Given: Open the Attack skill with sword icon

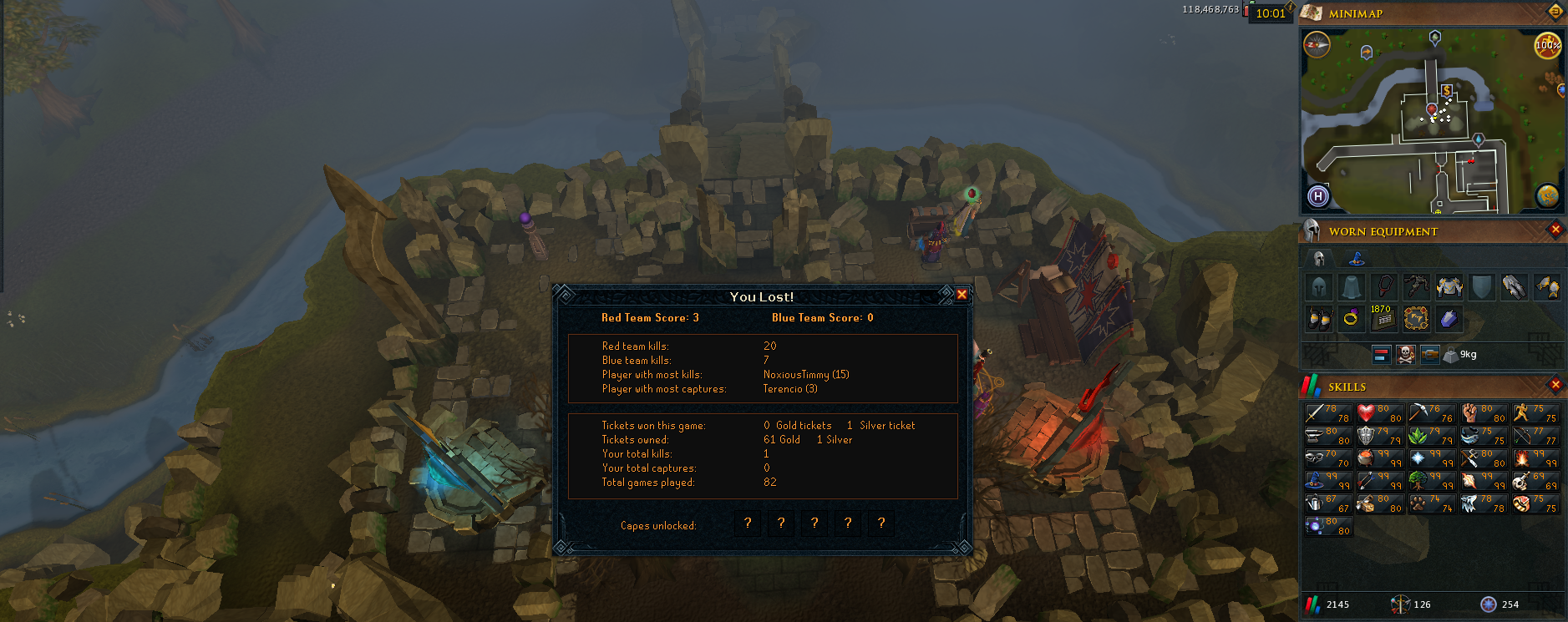Looking at the screenshot, I should [x=1328, y=413].
